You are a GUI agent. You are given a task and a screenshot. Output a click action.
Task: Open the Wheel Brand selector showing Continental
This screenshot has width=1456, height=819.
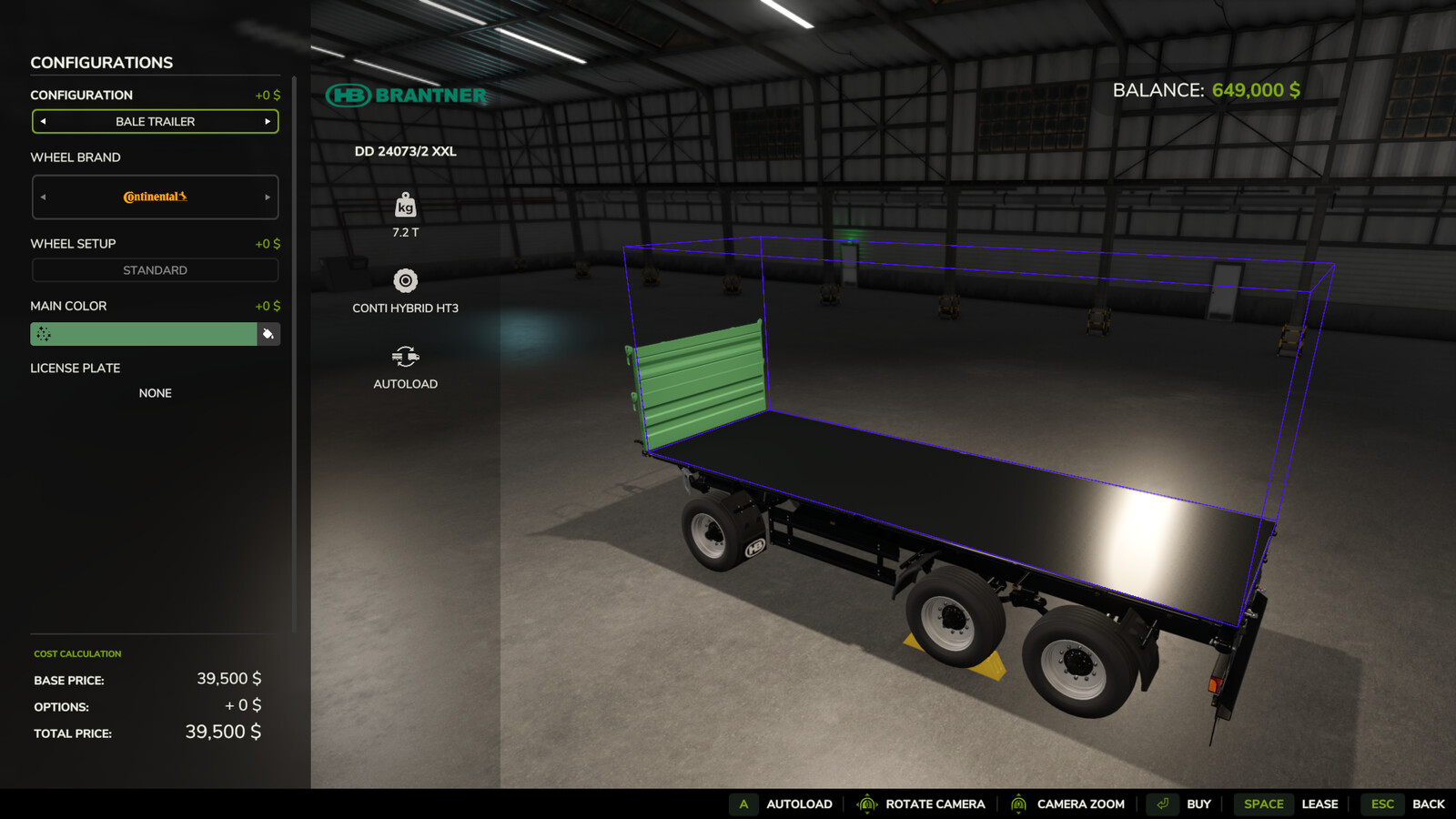click(x=155, y=197)
